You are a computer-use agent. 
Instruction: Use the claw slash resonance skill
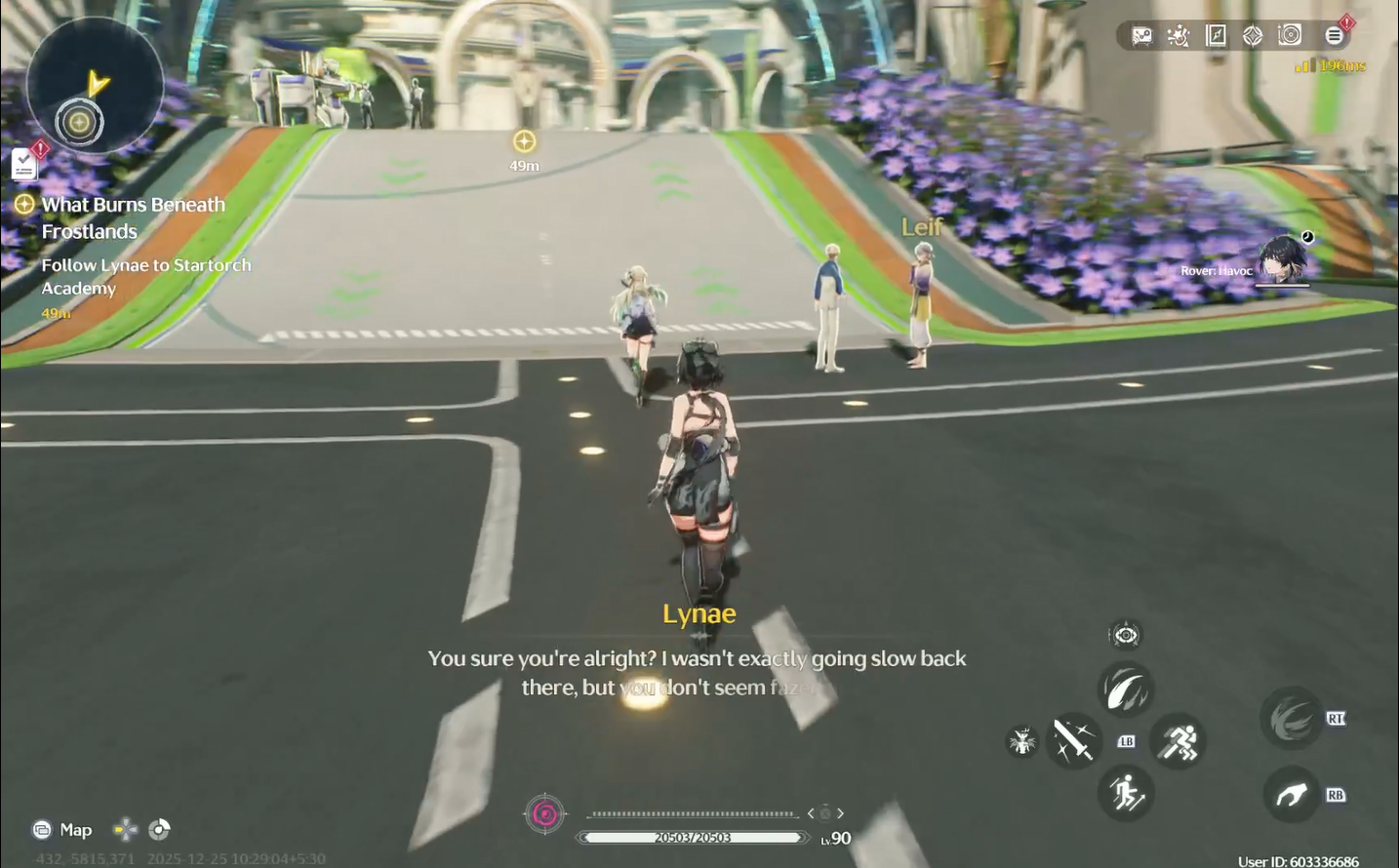point(1126,690)
